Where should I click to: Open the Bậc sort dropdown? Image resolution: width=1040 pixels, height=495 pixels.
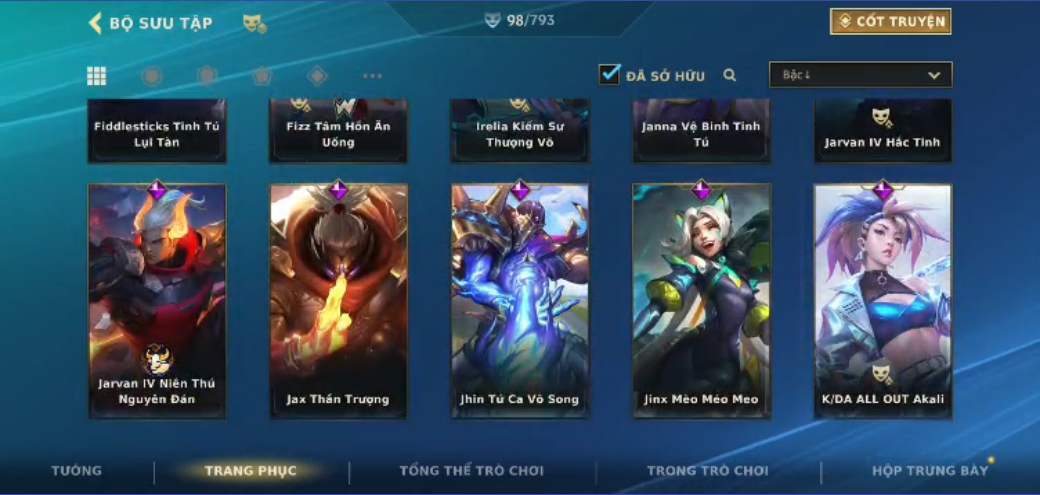(x=860, y=75)
